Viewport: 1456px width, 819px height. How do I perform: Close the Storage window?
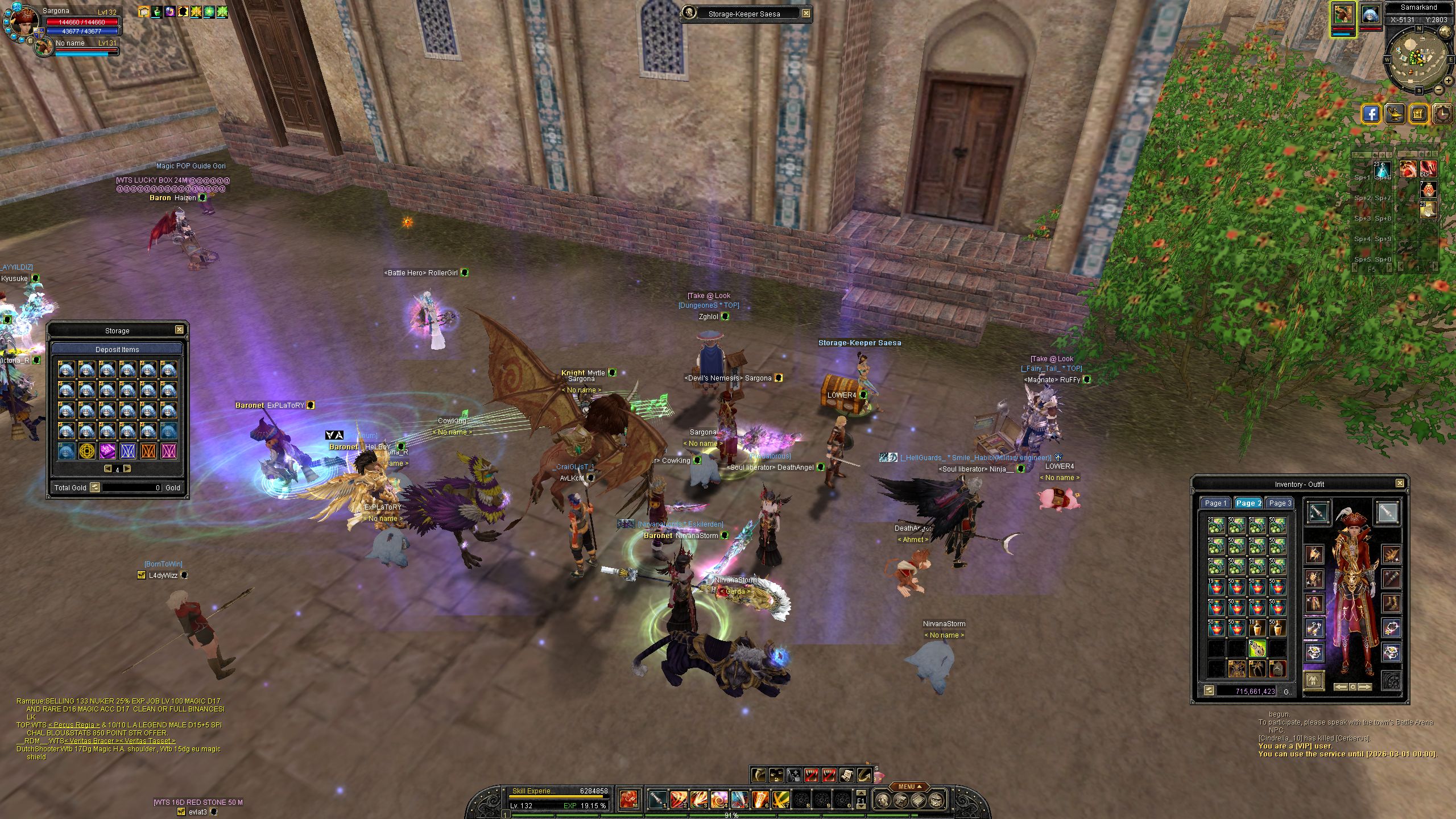[179, 330]
